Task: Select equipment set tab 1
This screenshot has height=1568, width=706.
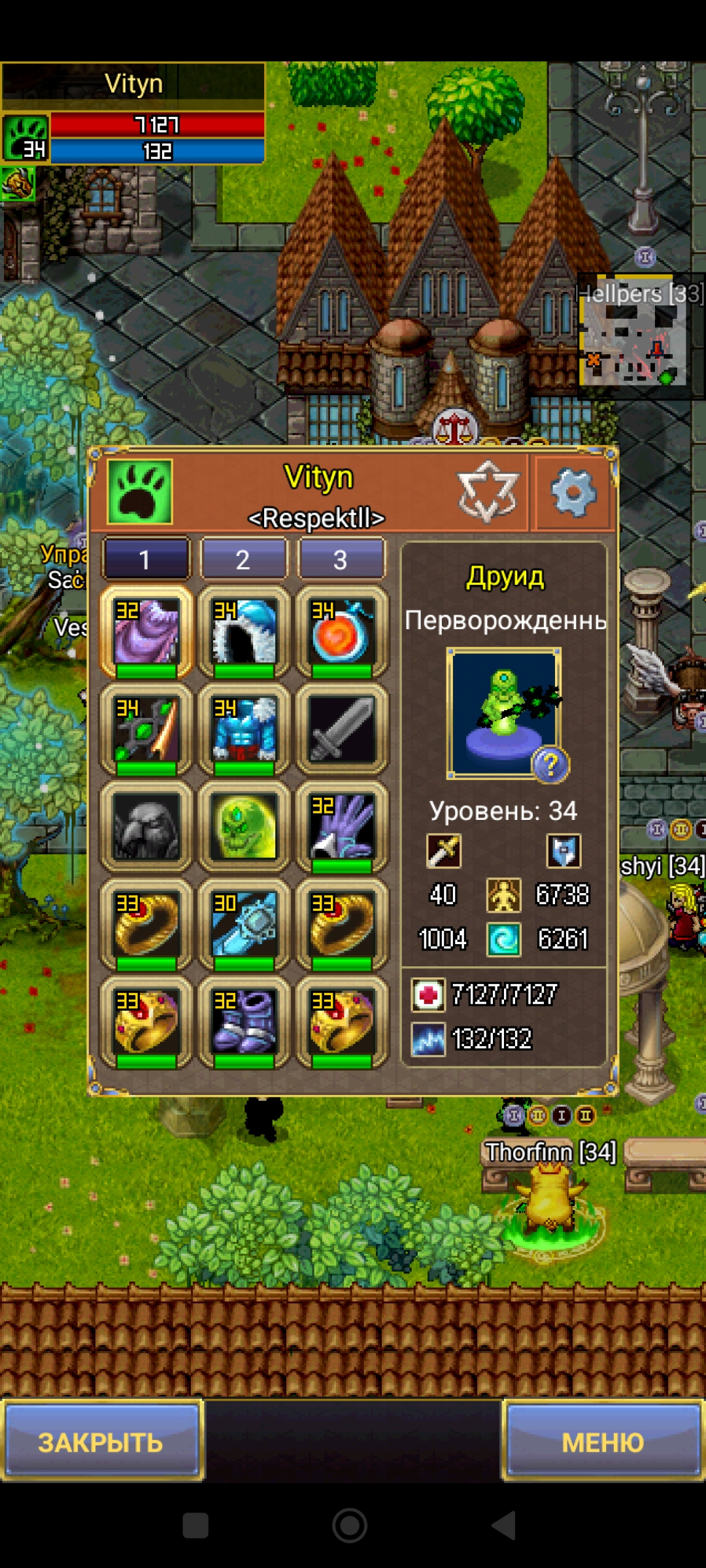Action: [x=146, y=559]
